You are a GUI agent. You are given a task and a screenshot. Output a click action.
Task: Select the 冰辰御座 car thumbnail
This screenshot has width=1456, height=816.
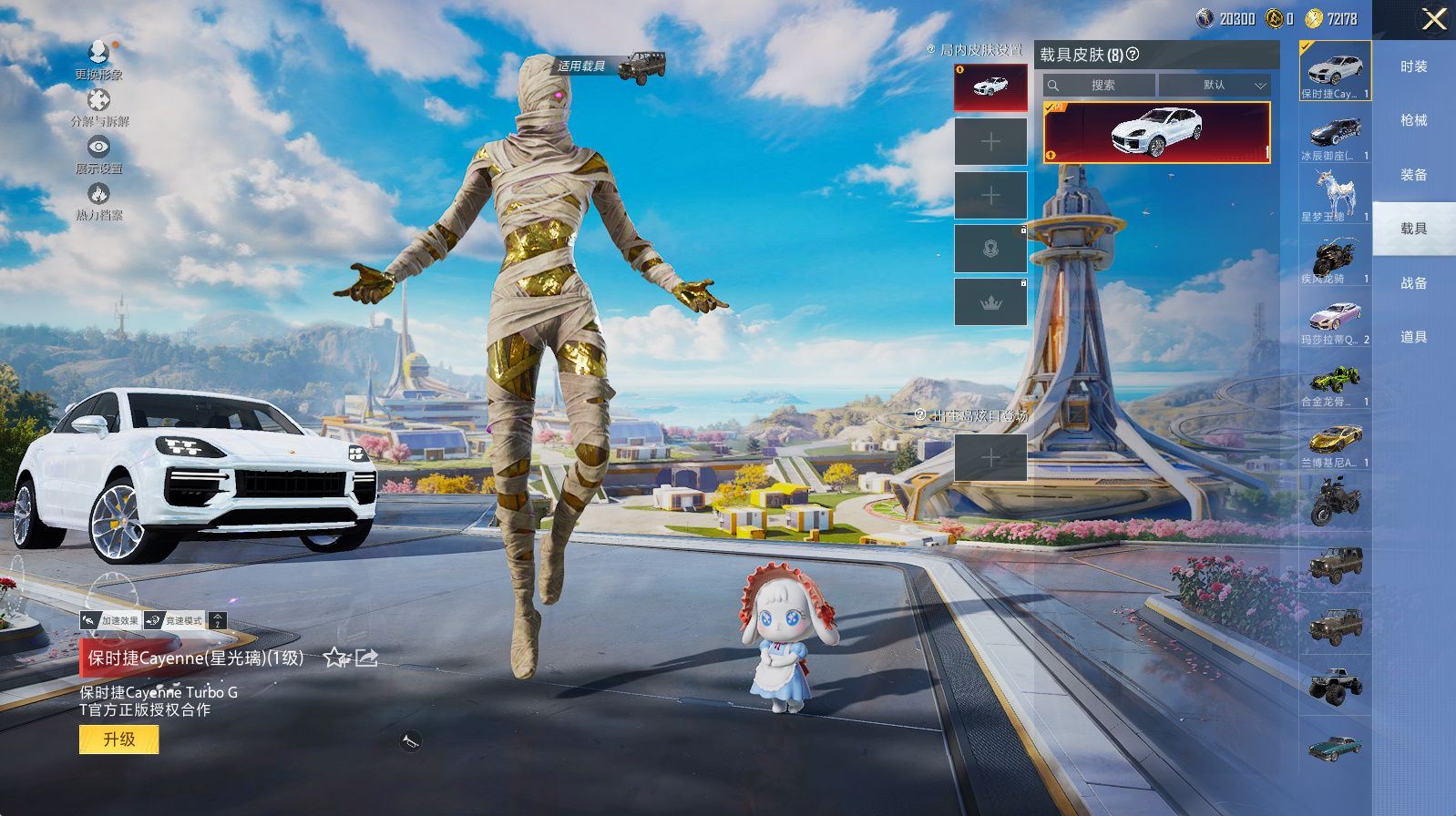coord(1335,138)
